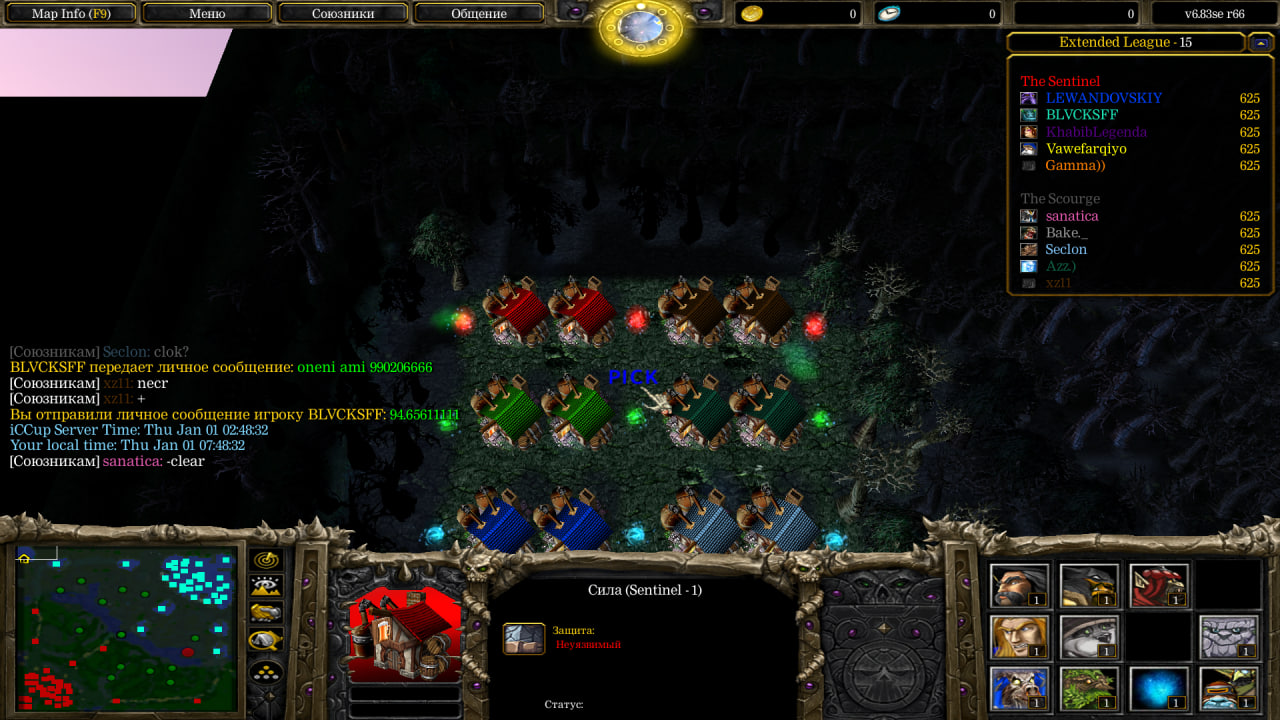Pick the stone golem hero
This screenshot has width=1280, height=720.
coord(1229,637)
